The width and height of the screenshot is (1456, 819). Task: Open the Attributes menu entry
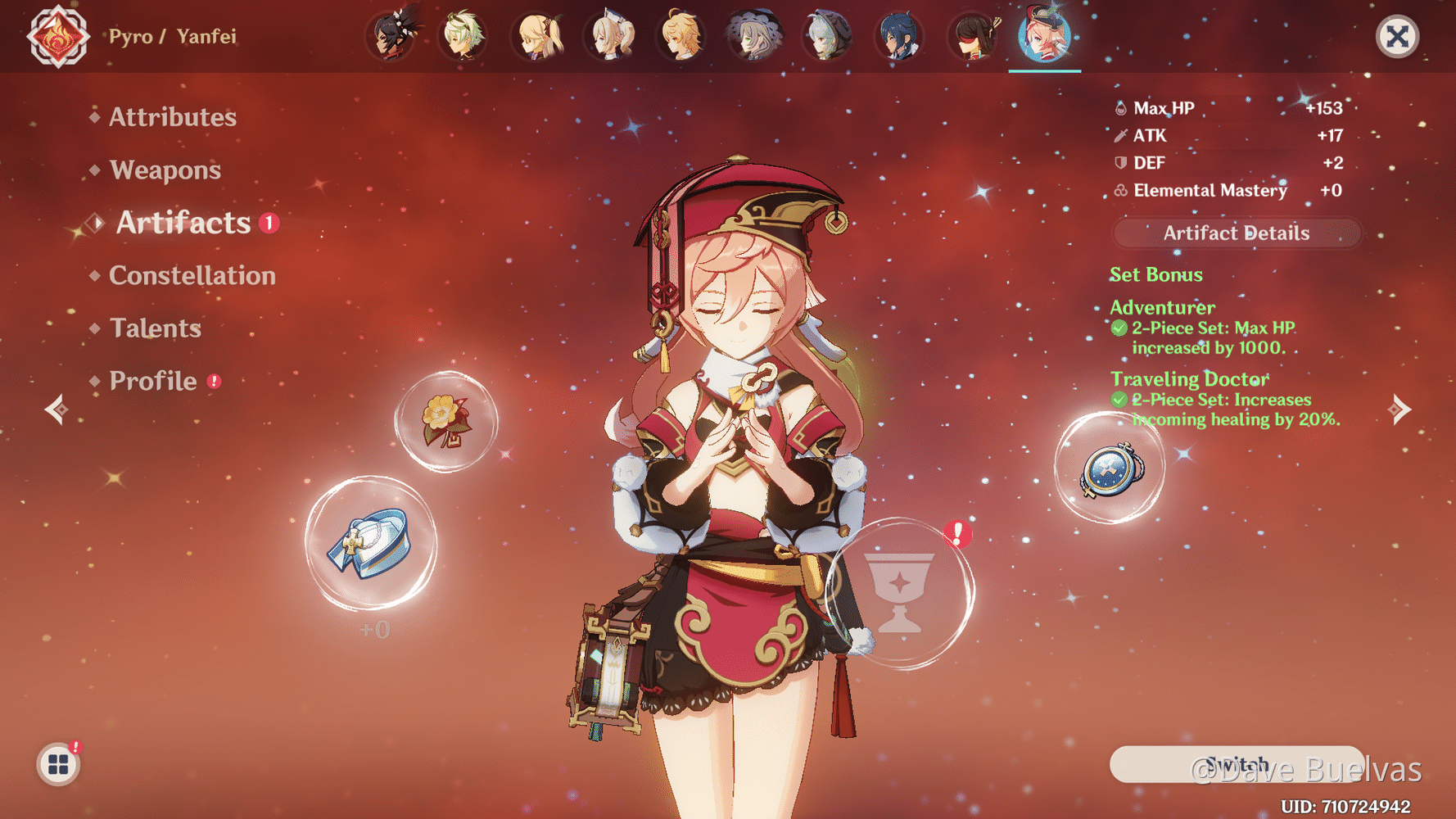(172, 117)
